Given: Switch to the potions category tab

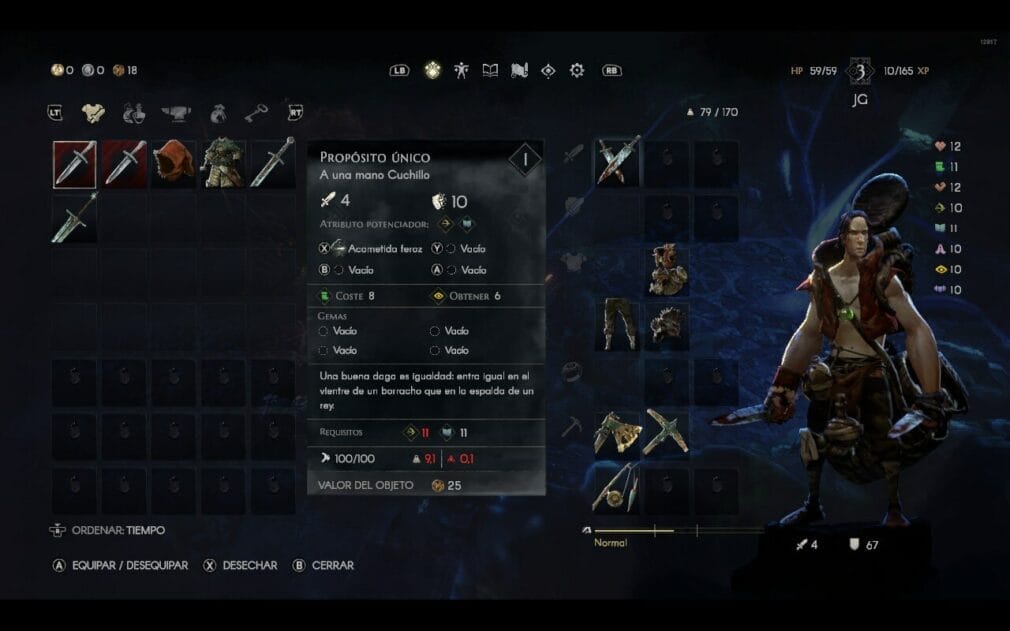Looking at the screenshot, I should click(x=134, y=113).
